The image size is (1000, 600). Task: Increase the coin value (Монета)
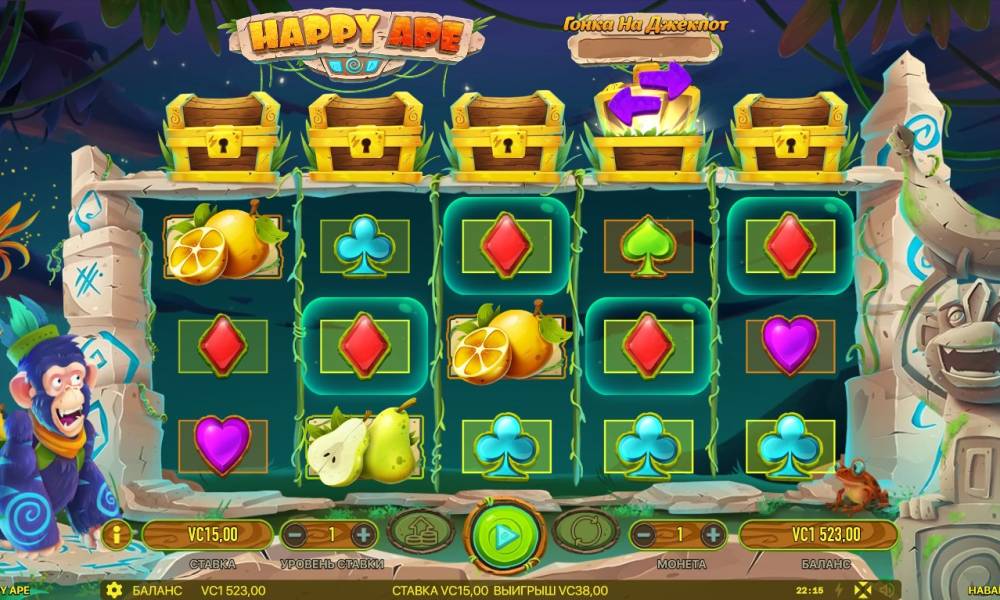[712, 534]
